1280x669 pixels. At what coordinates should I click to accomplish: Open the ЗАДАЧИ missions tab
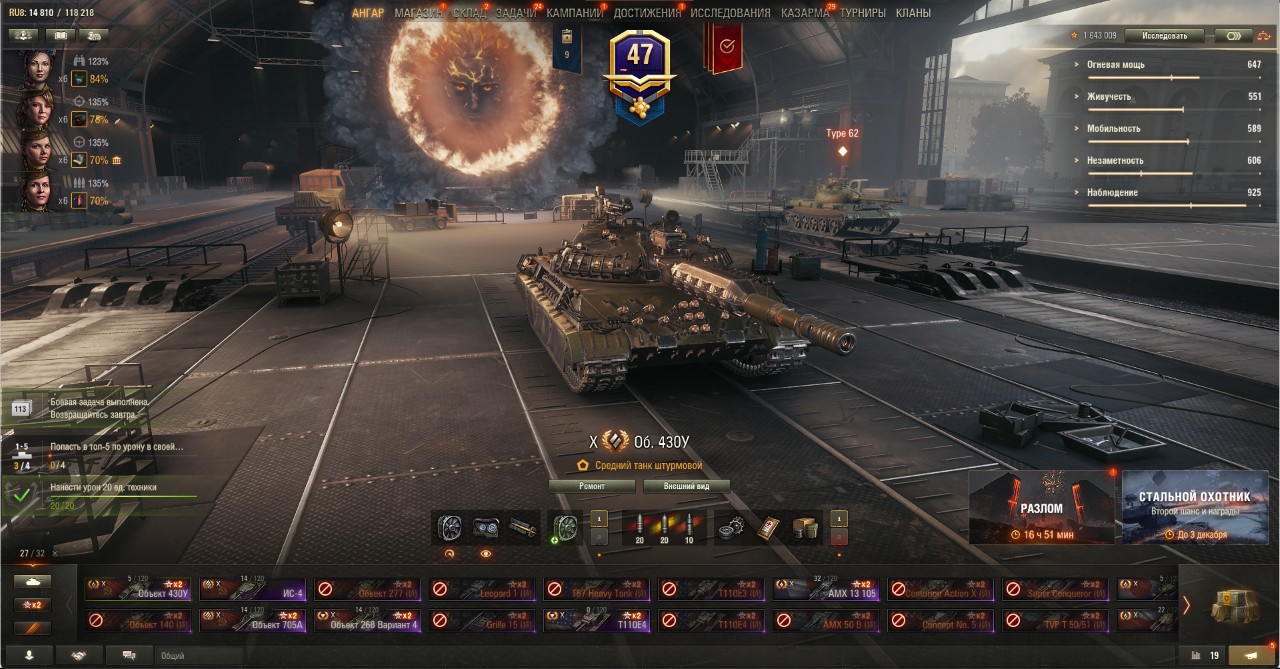(x=516, y=13)
